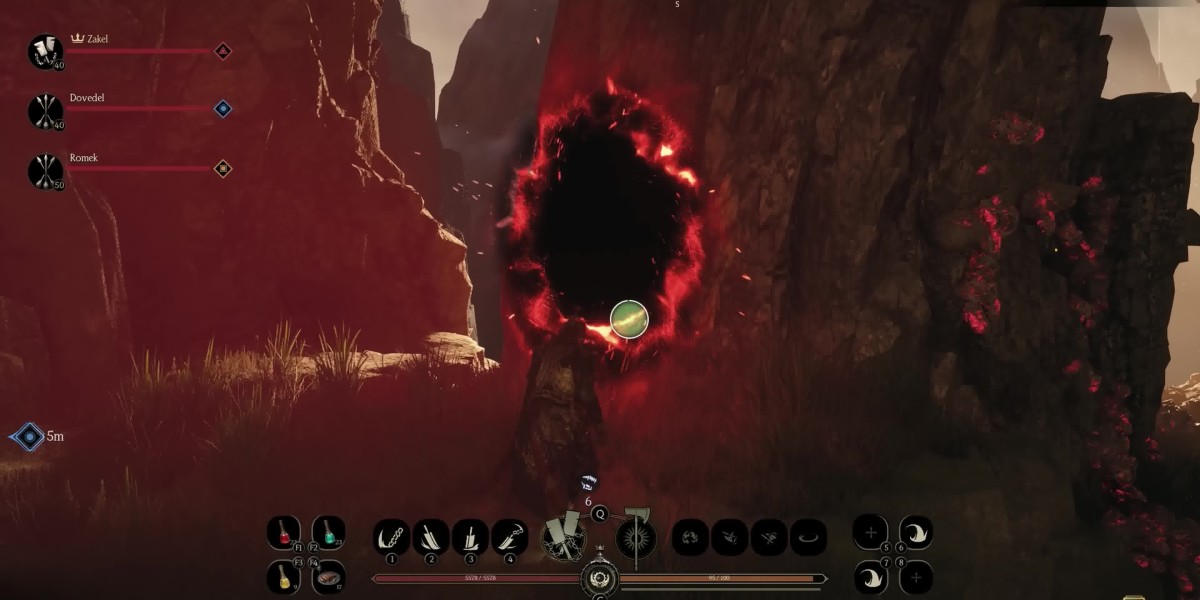This screenshot has height=600, width=1200.
Task: Select party leader Zakel's portrait
Action: tap(44, 51)
